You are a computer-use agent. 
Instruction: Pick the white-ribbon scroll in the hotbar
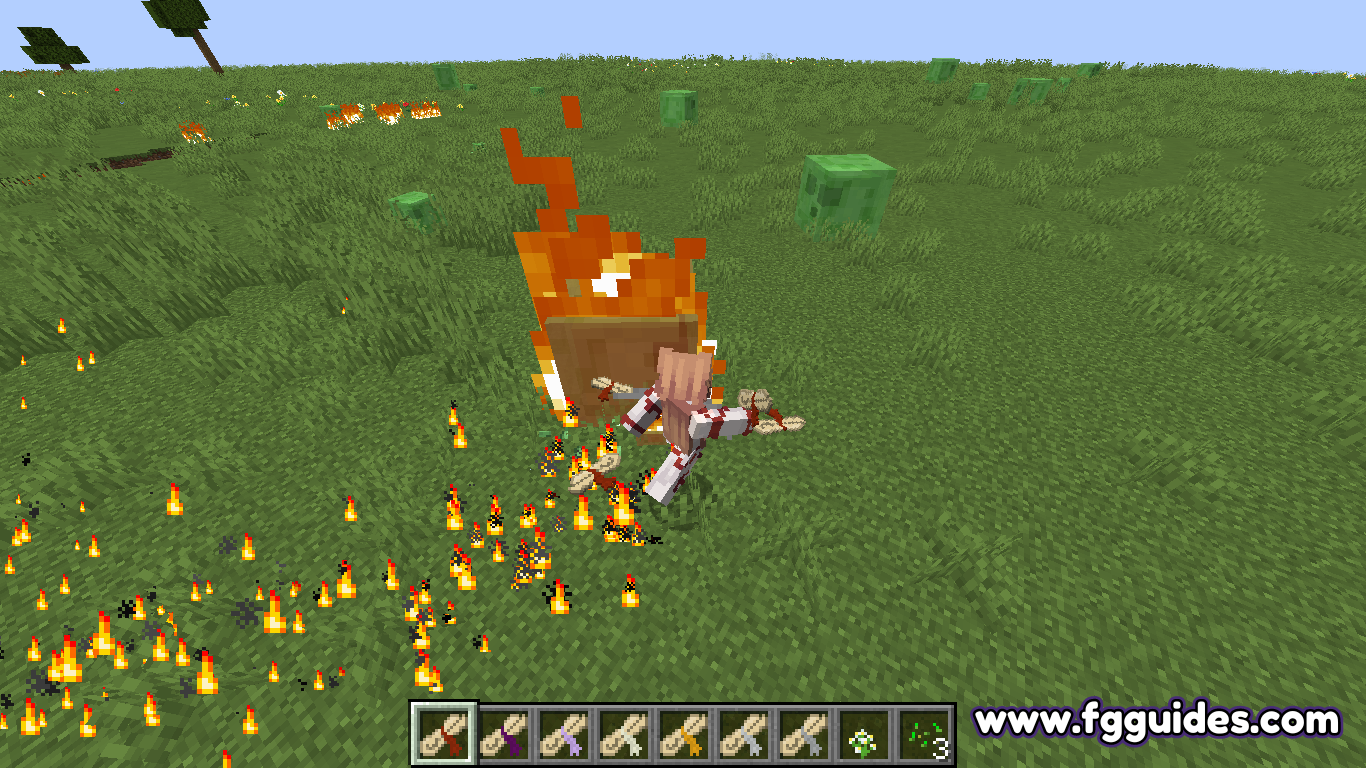pos(624,734)
